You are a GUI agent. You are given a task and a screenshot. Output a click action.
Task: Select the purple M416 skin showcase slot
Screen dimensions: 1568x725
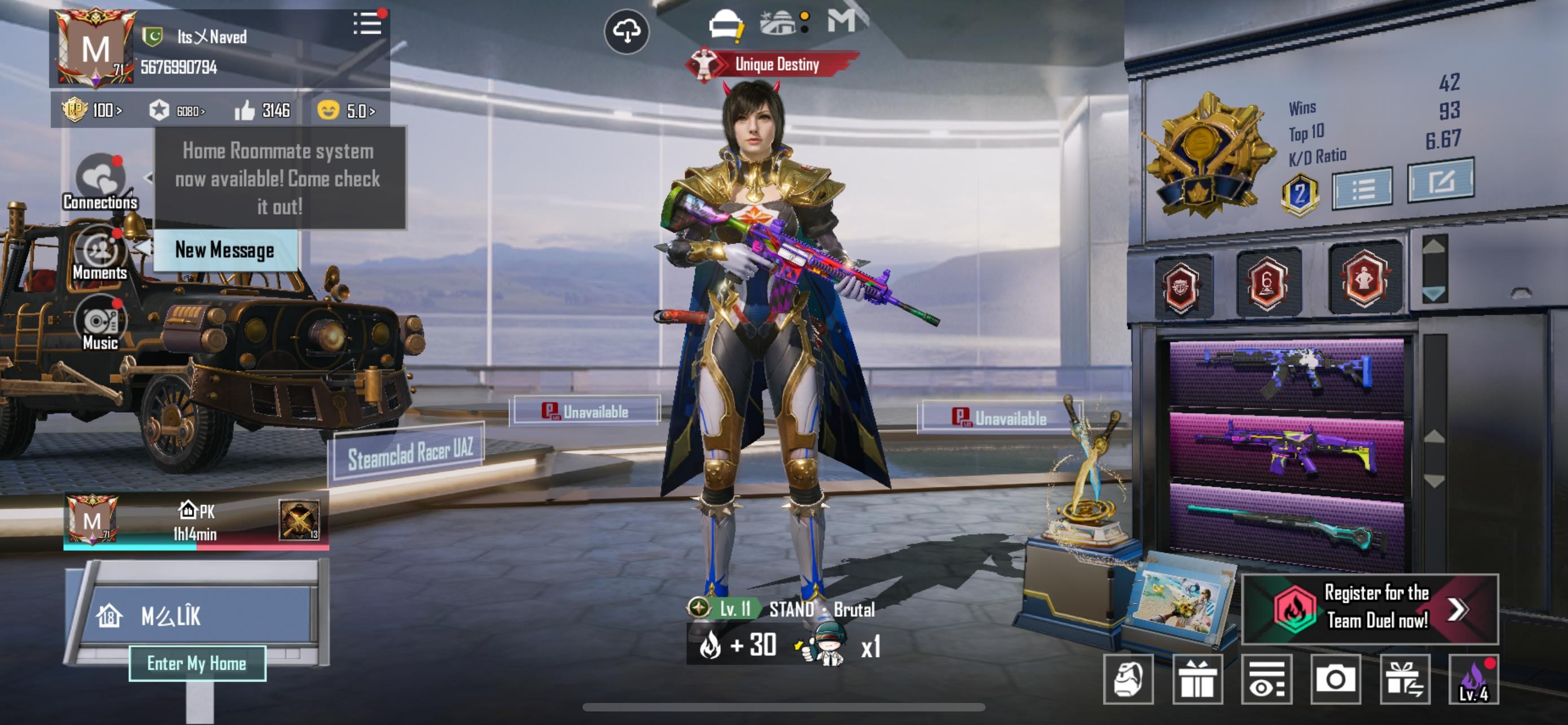pos(1286,451)
